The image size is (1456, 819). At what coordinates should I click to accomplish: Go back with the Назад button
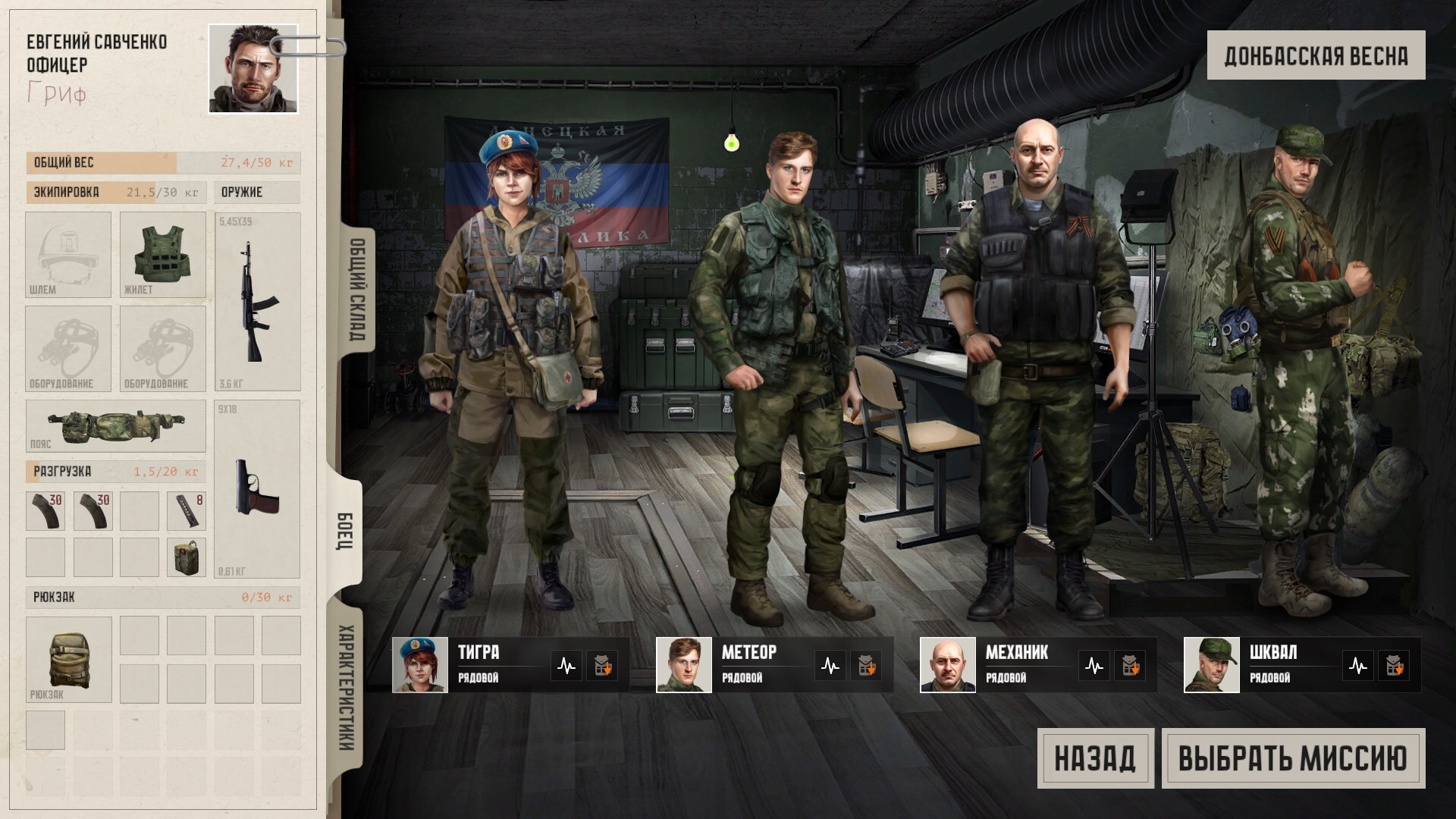(x=1095, y=758)
